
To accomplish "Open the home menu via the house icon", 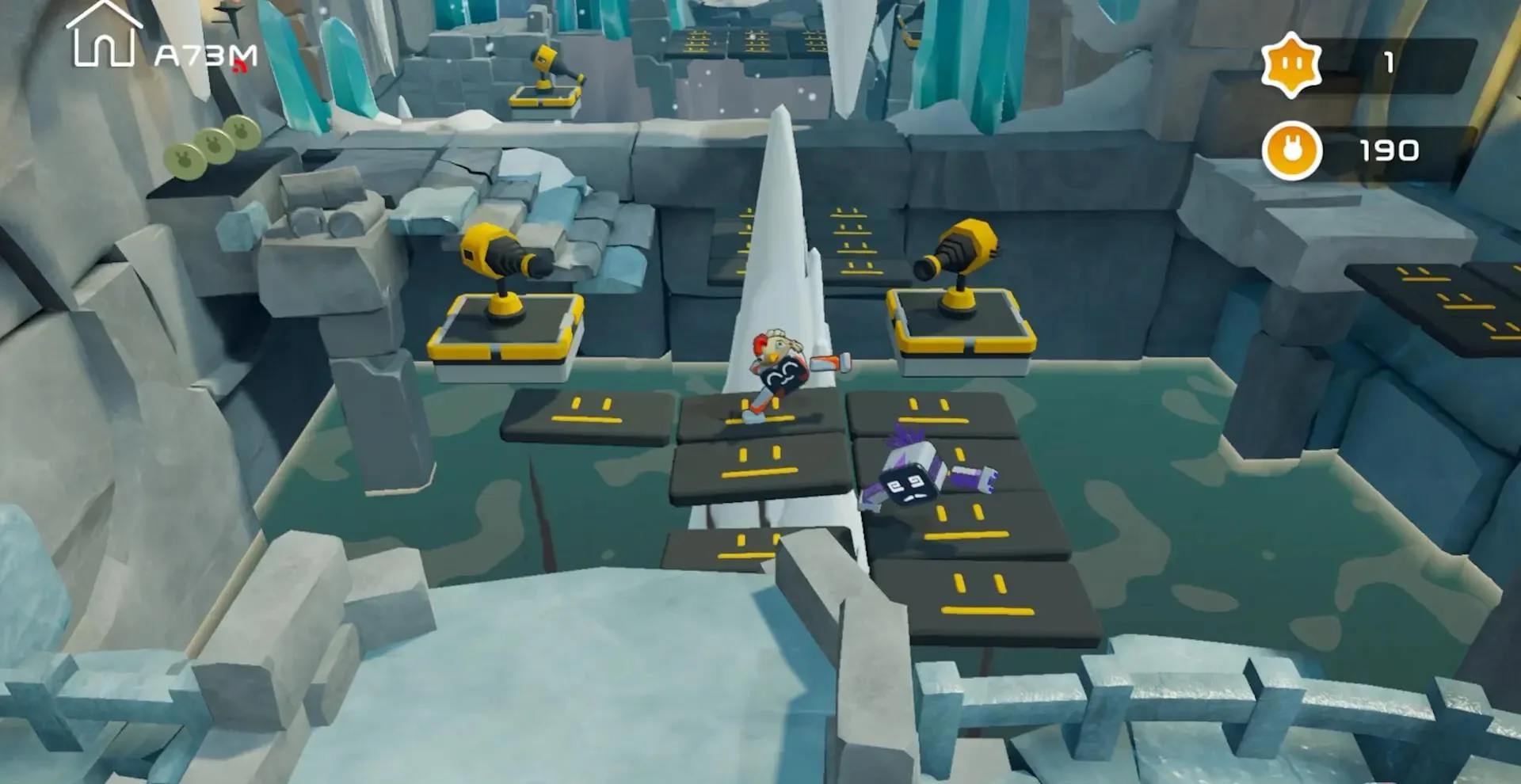I will (x=103, y=36).
